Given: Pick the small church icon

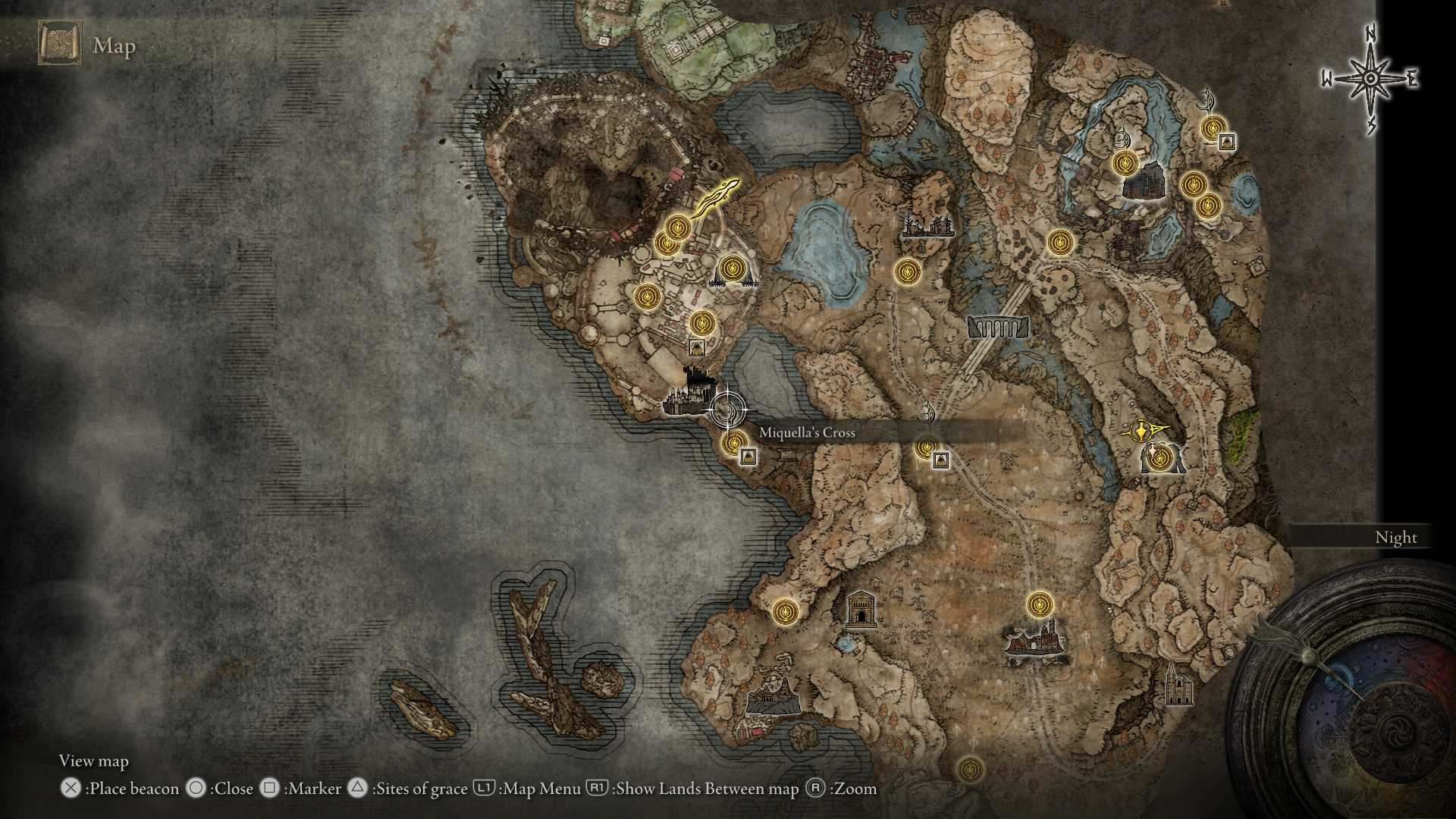Looking at the screenshot, I should click(1177, 684).
